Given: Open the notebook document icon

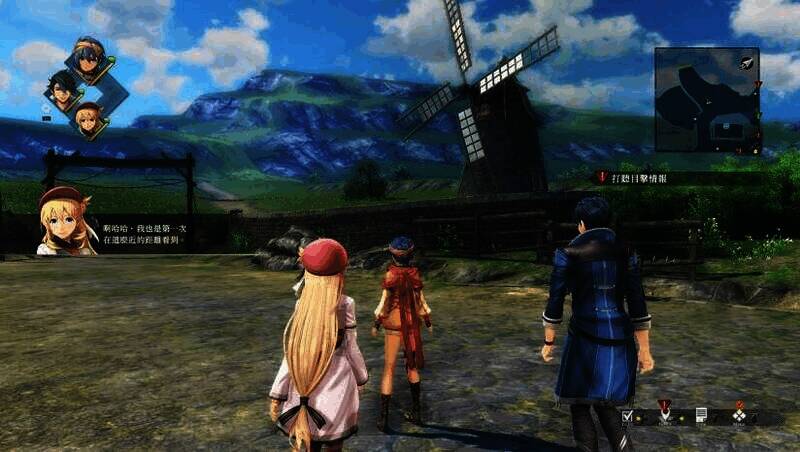Looking at the screenshot, I should tap(701, 414).
